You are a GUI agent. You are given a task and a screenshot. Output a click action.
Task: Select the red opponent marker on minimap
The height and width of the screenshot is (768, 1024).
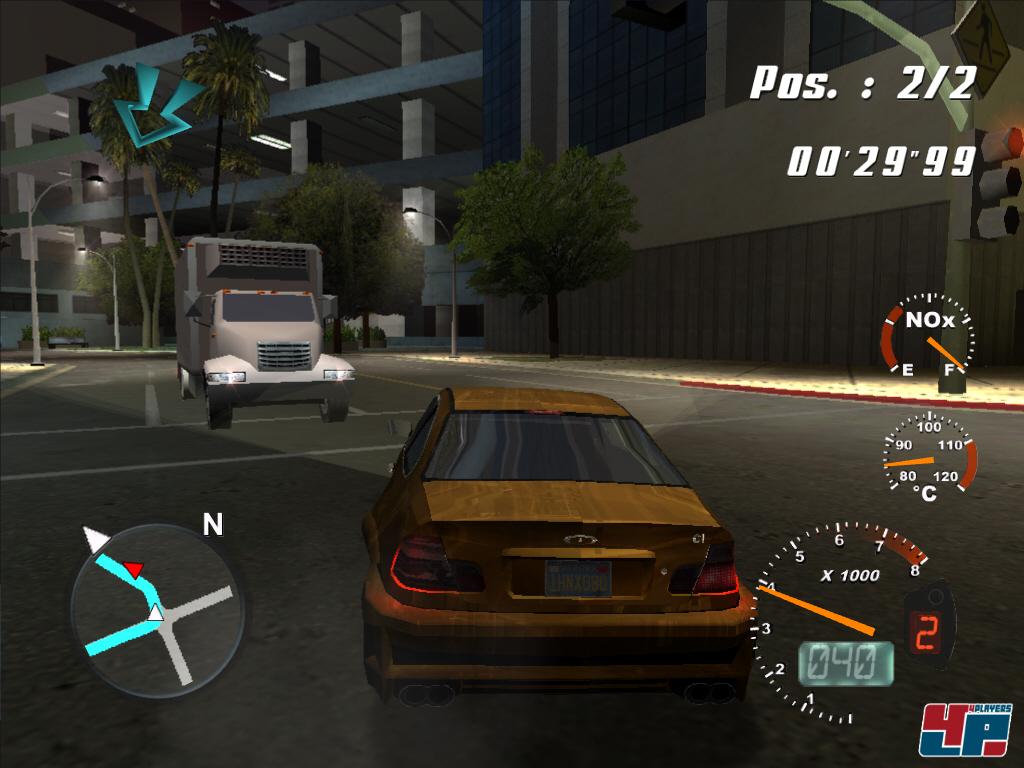pos(135,570)
